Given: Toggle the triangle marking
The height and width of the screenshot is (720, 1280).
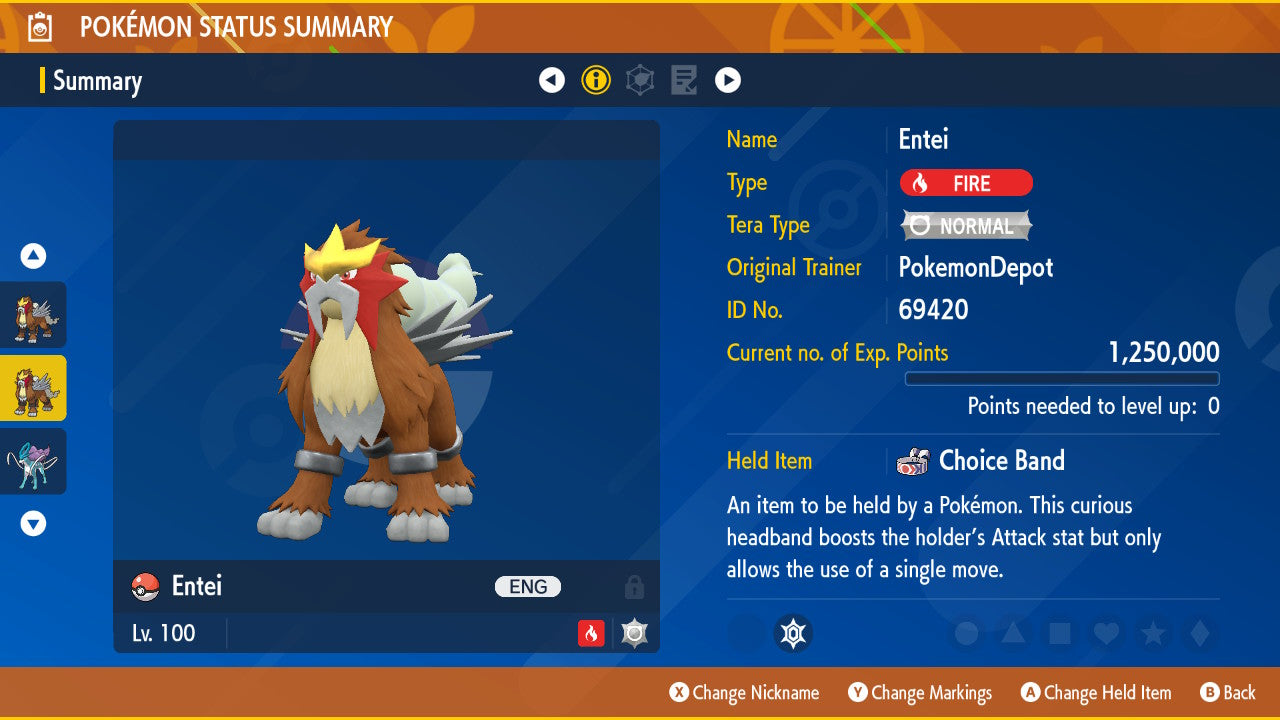Looking at the screenshot, I should tap(1012, 633).
